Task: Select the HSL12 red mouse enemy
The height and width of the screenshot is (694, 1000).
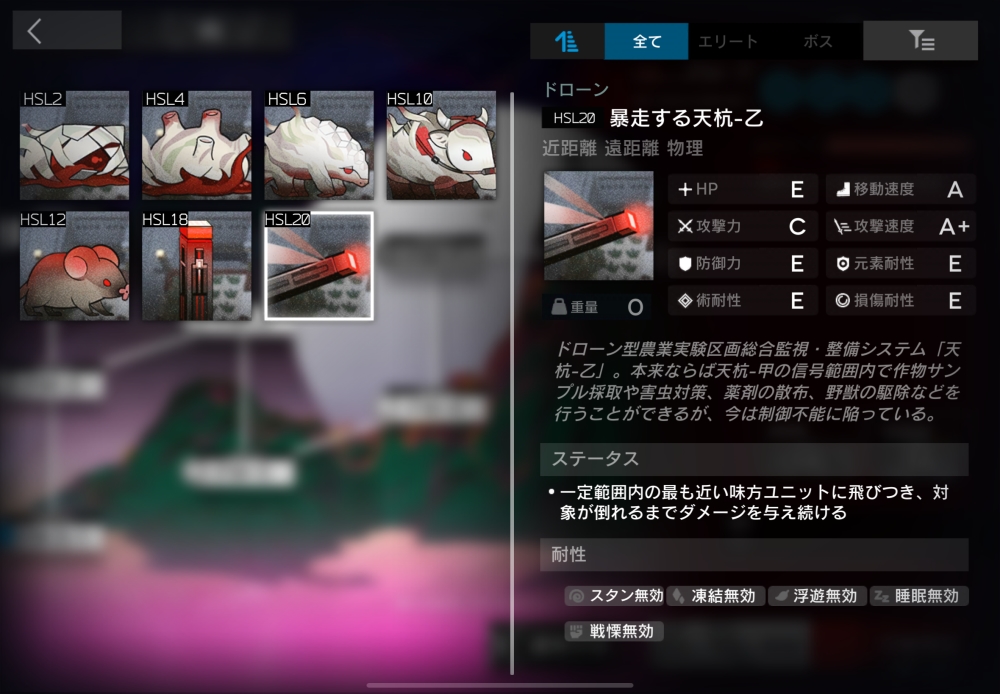Action: [x=75, y=266]
